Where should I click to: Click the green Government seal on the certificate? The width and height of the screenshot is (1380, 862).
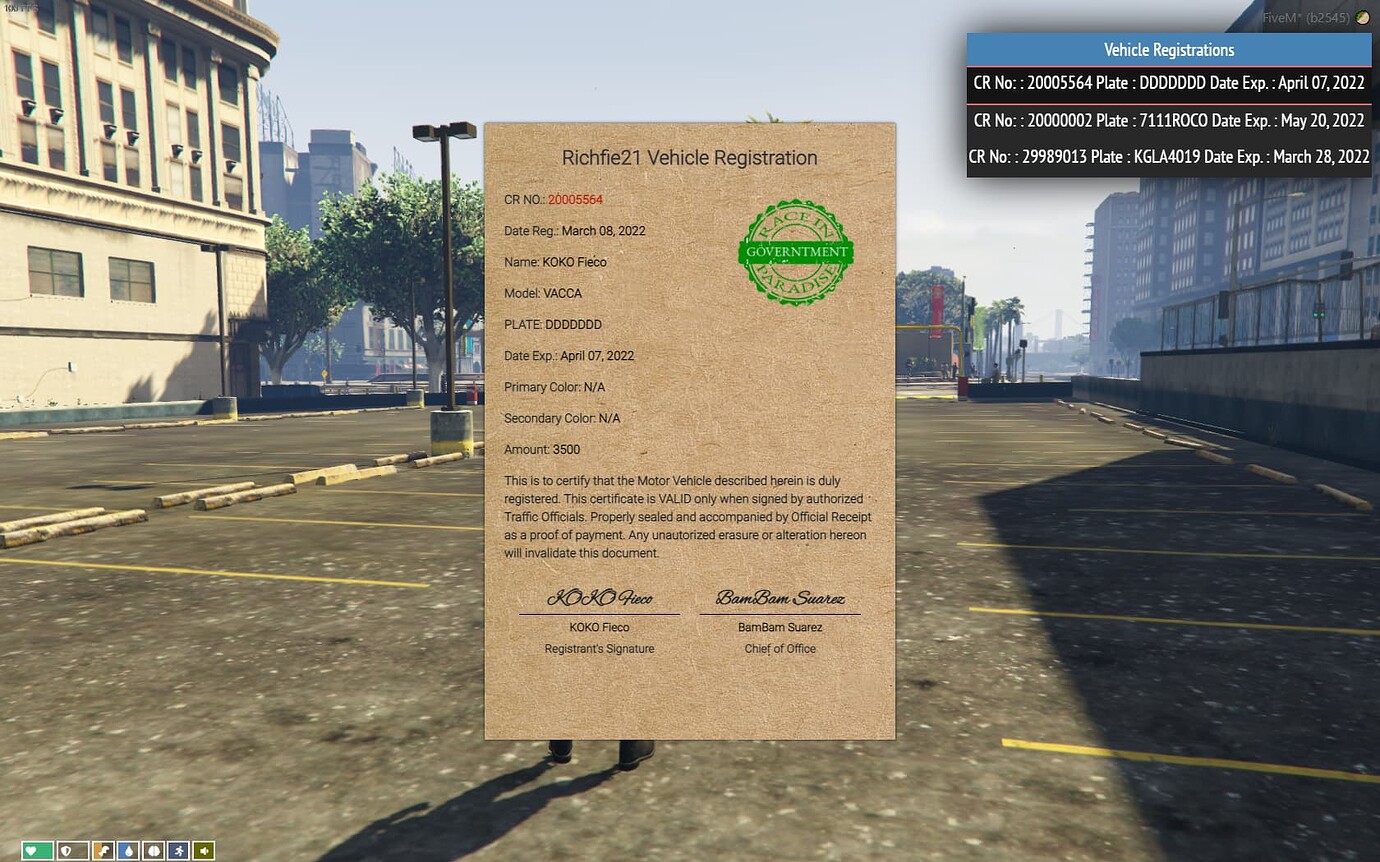tap(795, 252)
